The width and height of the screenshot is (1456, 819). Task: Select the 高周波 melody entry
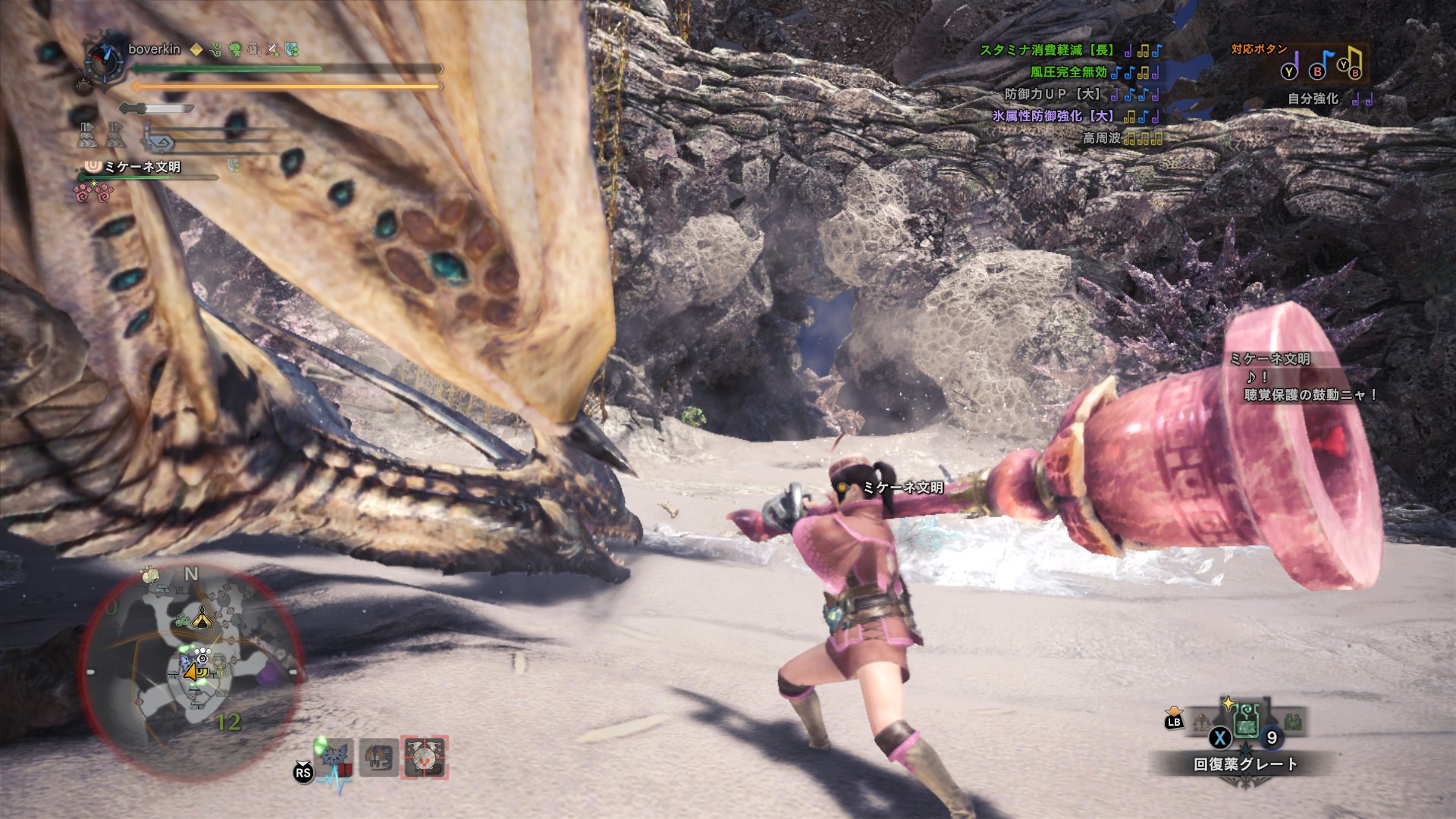click(1101, 138)
